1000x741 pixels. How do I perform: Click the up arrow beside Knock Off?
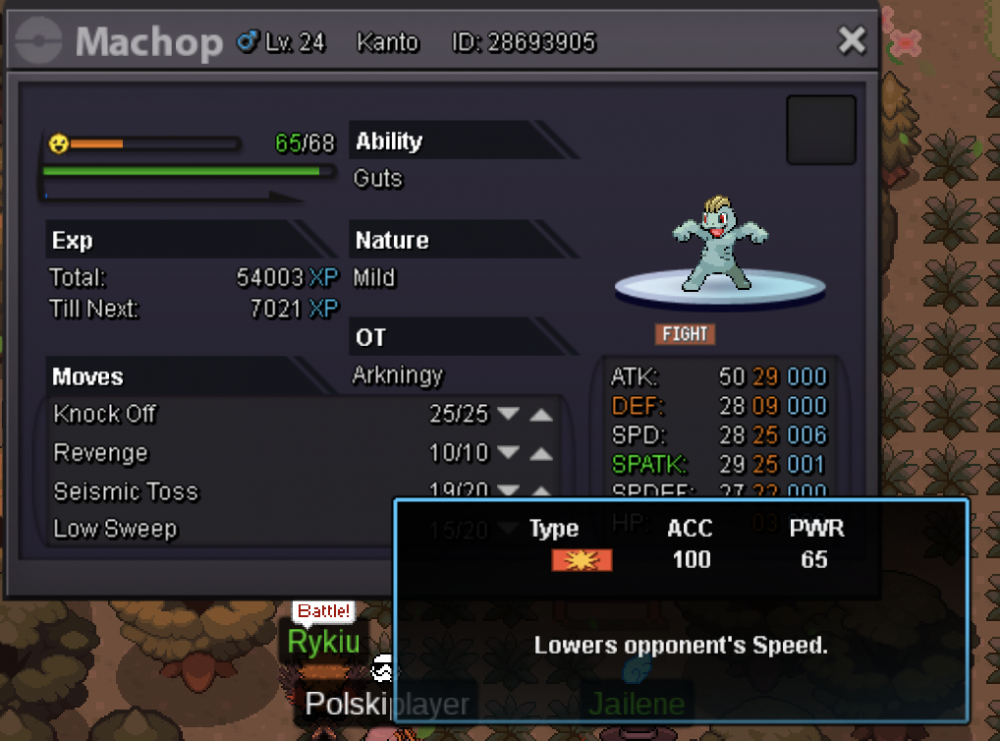tap(541, 414)
